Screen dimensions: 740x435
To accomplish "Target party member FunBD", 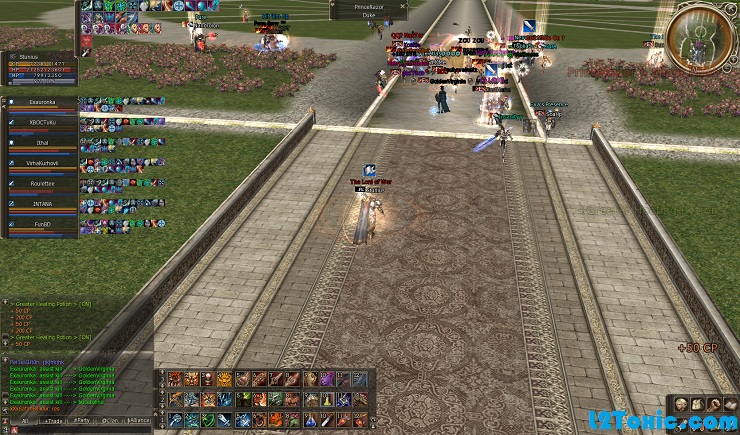I will point(42,225).
